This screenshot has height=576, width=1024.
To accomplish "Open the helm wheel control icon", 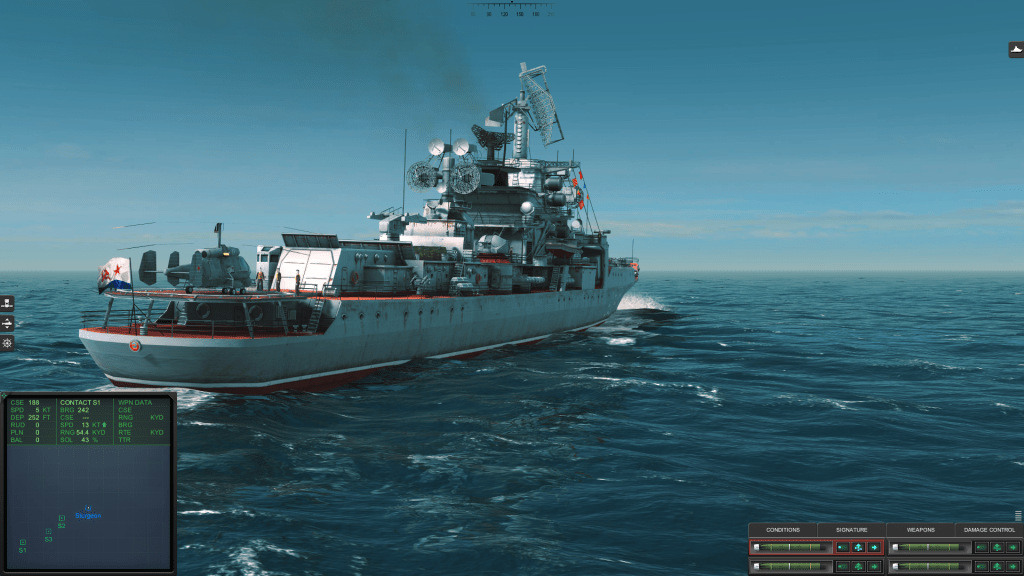I will [x=7, y=343].
